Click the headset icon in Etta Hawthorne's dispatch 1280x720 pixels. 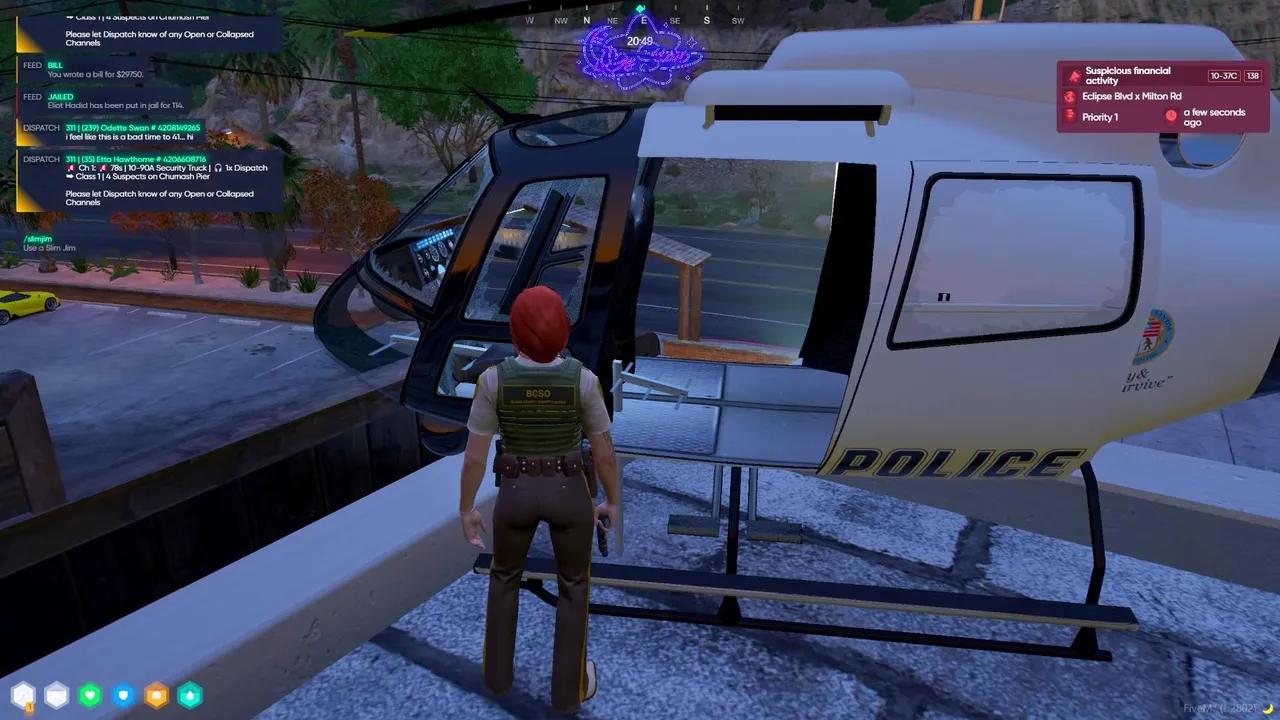[218, 168]
